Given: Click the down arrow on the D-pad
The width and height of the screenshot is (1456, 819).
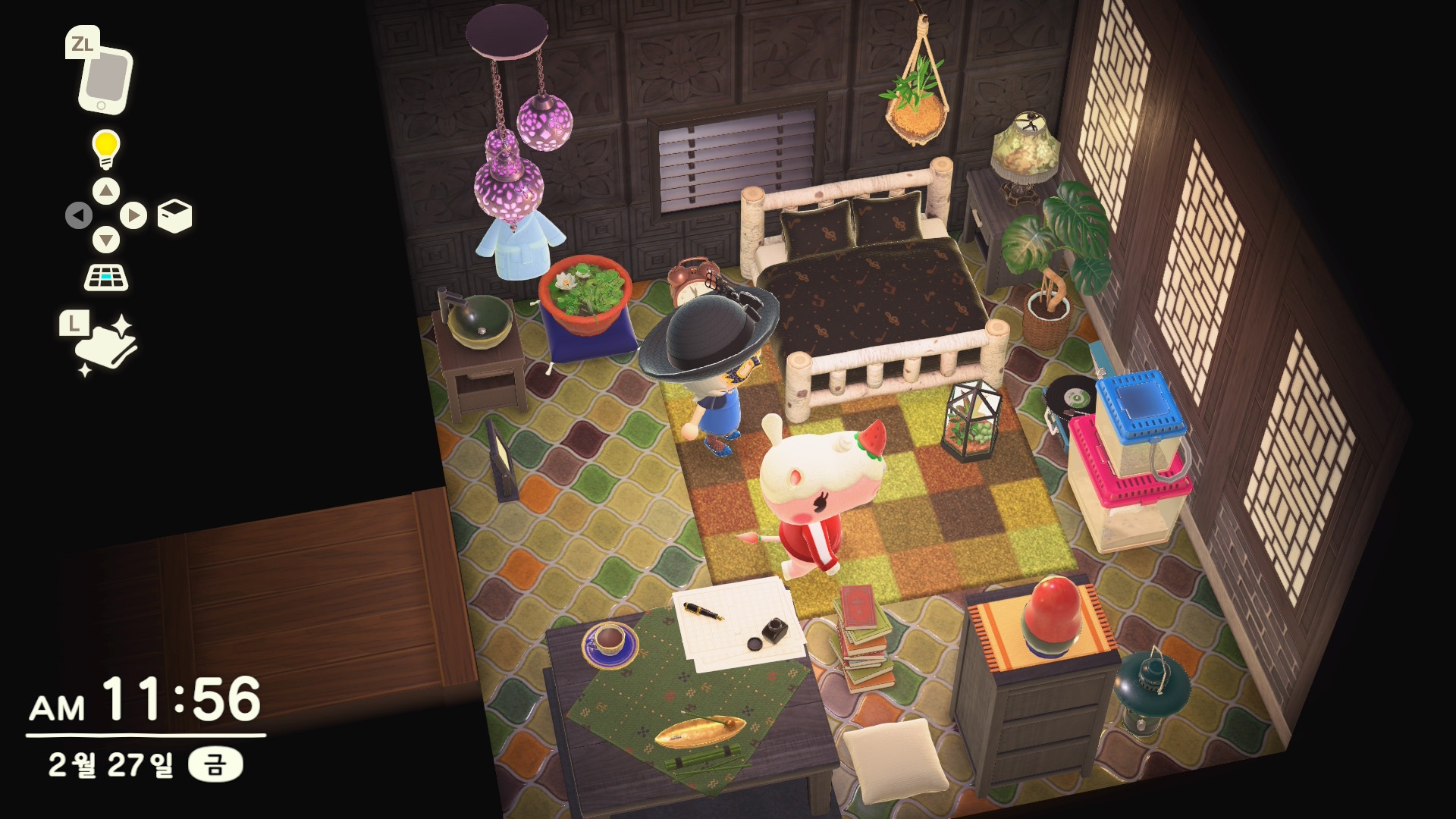Looking at the screenshot, I should [106, 241].
